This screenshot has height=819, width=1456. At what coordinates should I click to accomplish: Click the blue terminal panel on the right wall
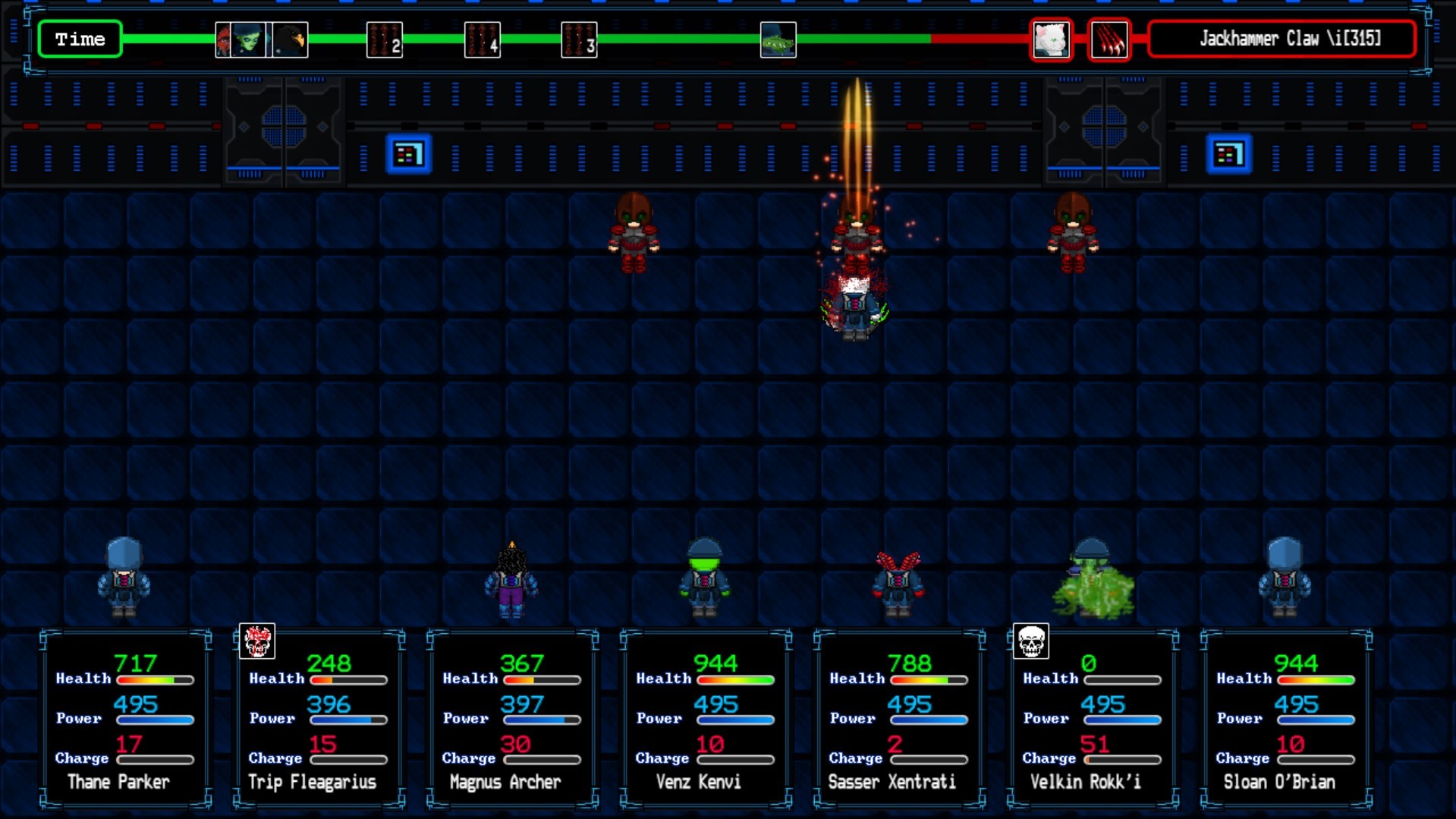tap(1228, 153)
